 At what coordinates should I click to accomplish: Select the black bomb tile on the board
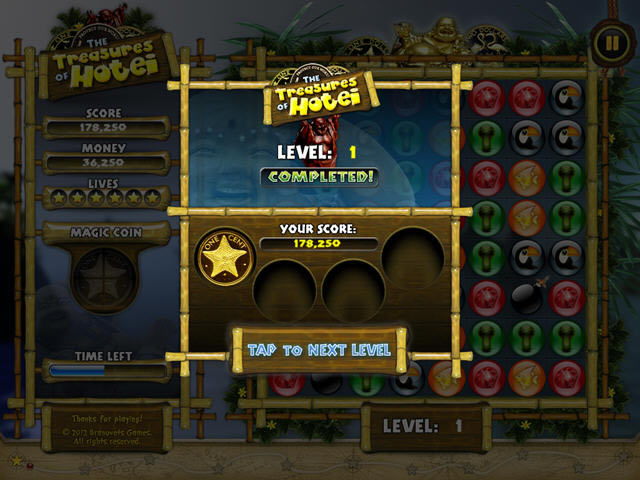tap(528, 296)
